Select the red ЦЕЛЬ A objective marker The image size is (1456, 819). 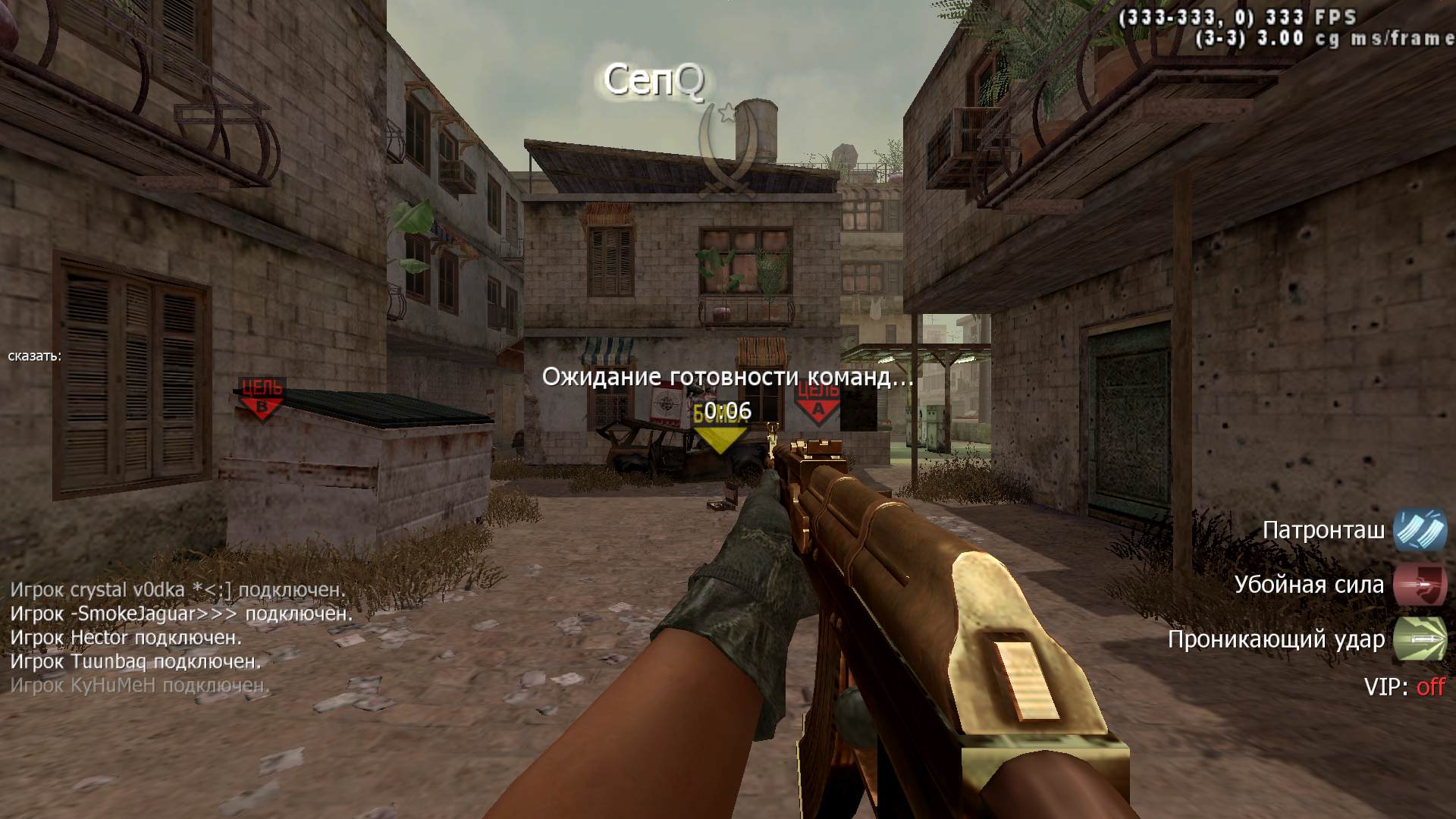817,400
